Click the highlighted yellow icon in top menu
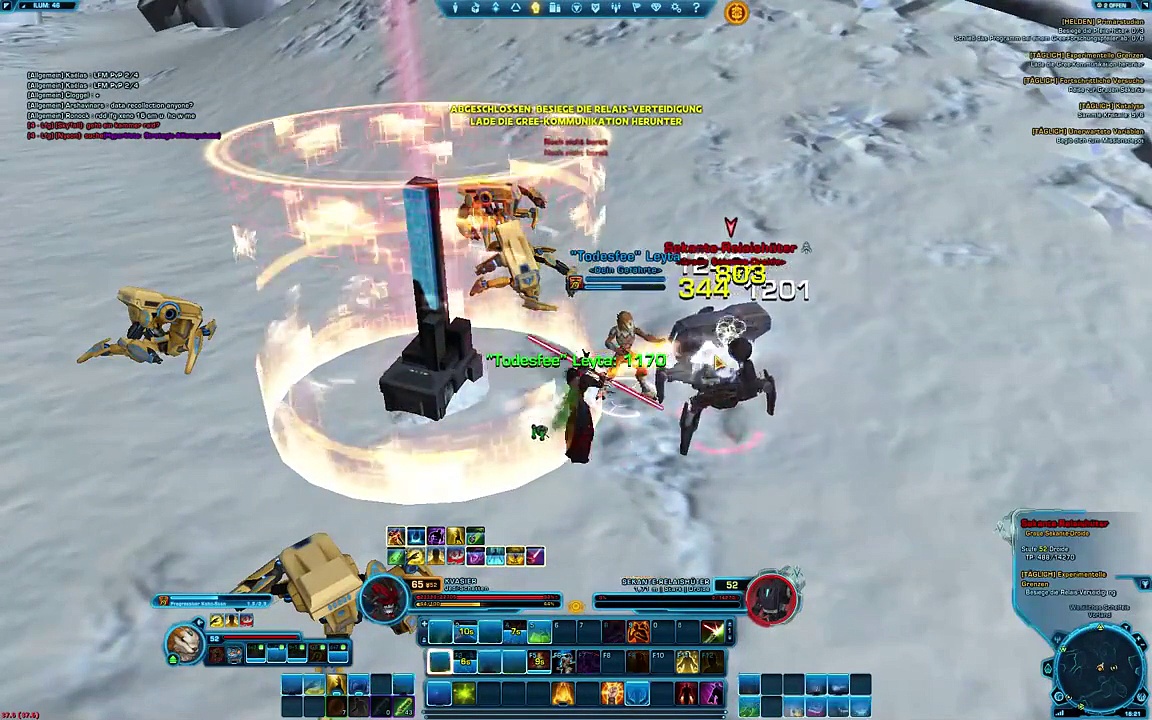 click(535, 8)
